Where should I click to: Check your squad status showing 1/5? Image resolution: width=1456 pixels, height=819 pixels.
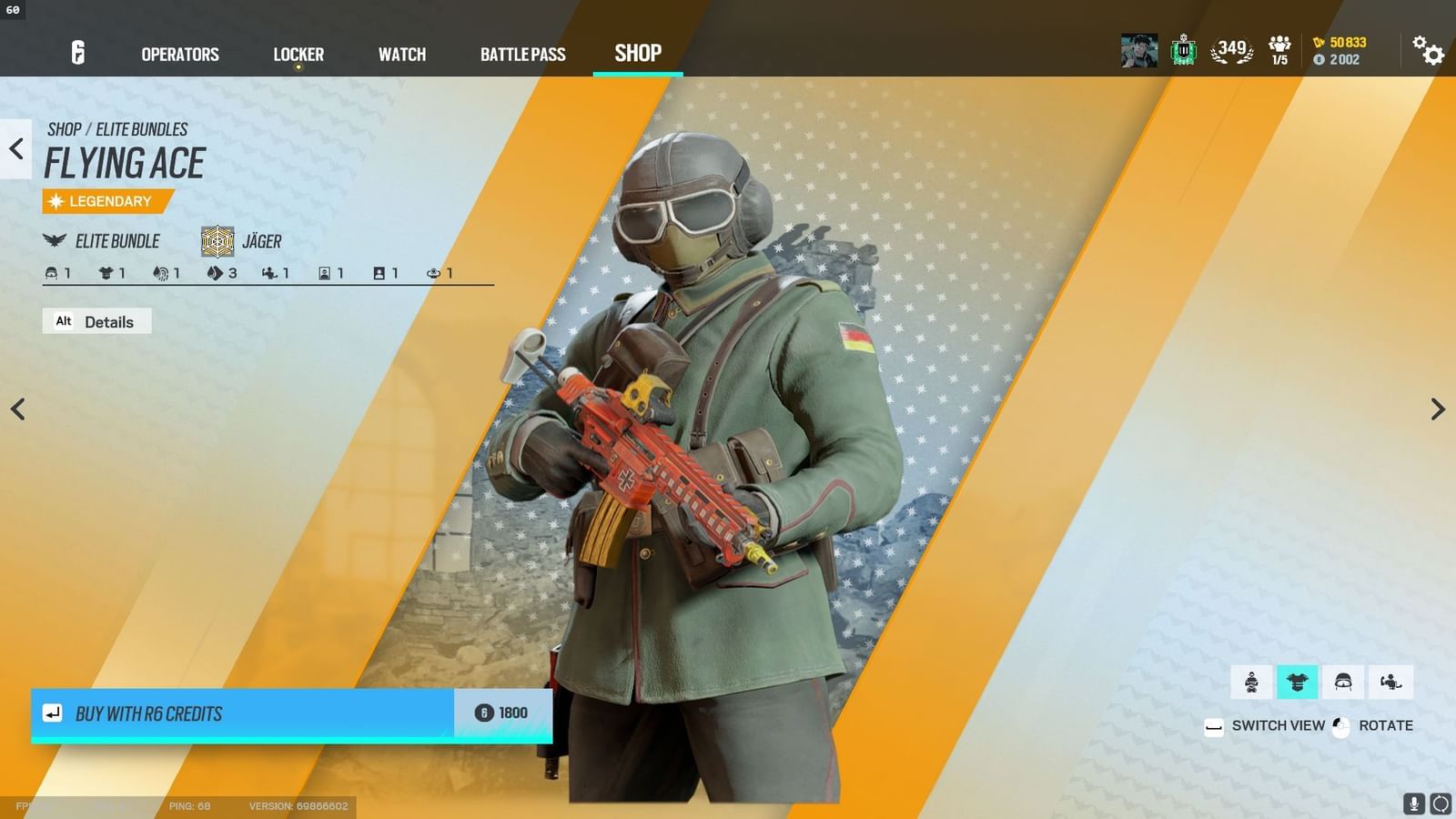[x=1278, y=50]
